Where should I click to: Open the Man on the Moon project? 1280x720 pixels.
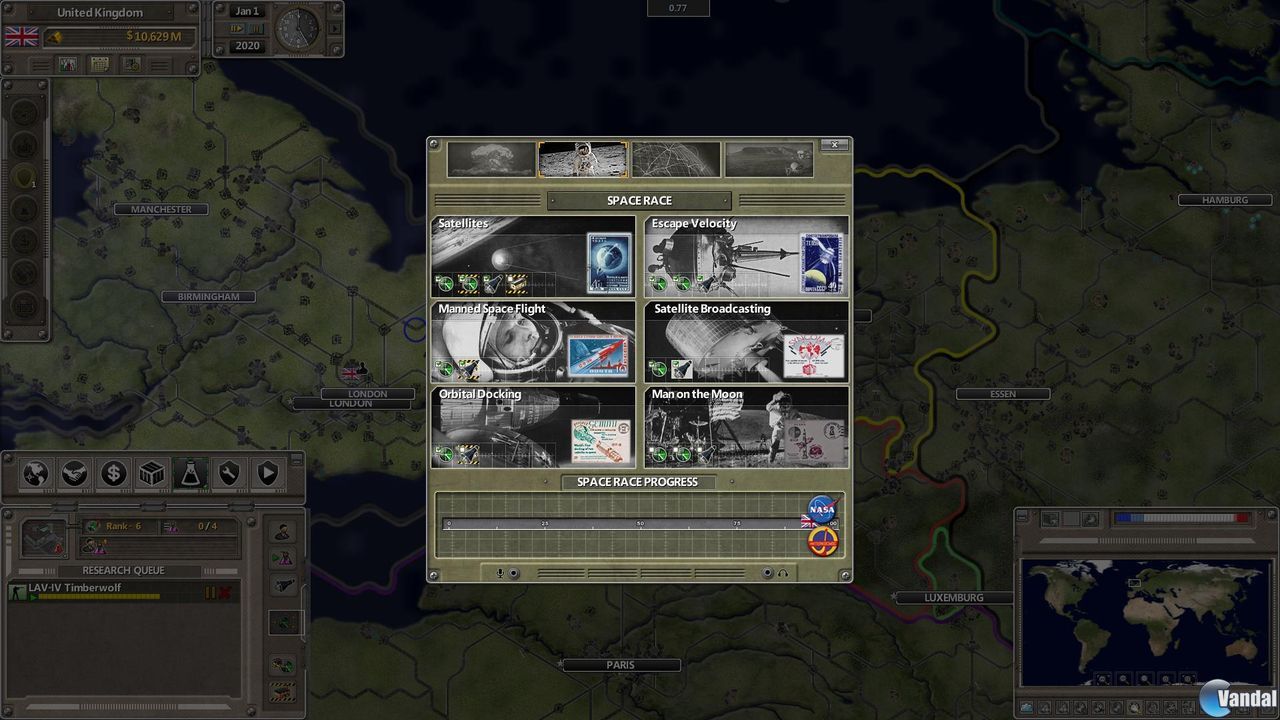pyautogui.click(x=745, y=428)
